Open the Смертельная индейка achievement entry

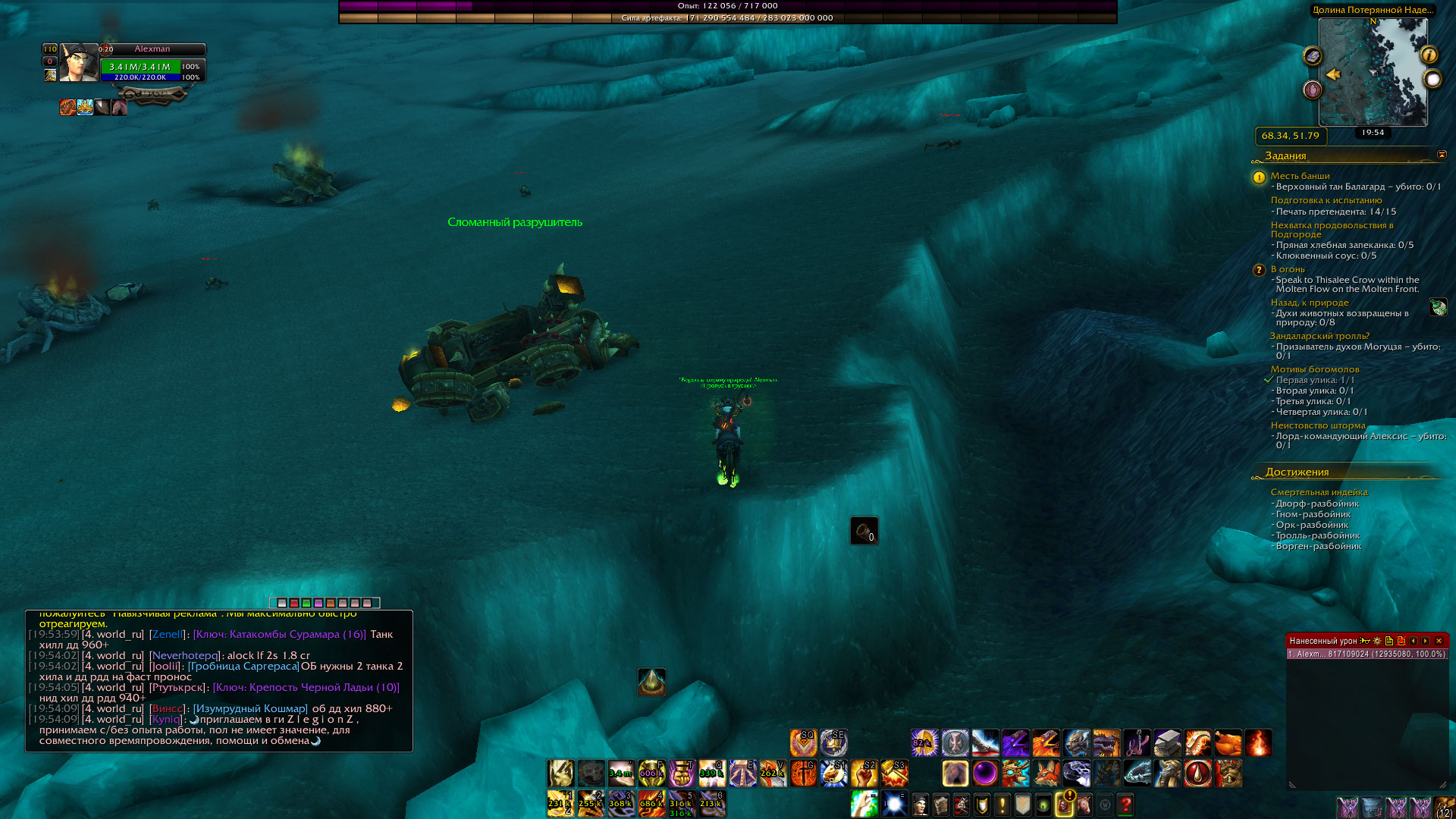tap(1319, 492)
